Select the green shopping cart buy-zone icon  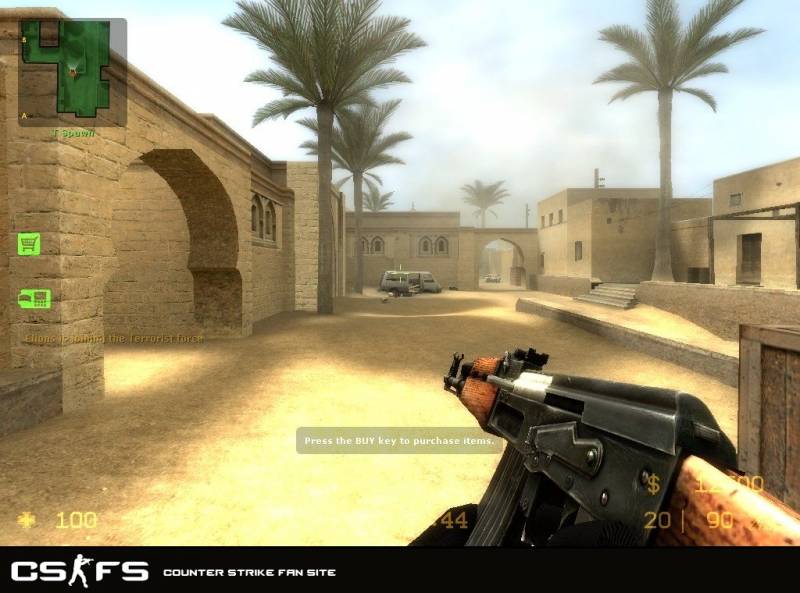point(29,243)
